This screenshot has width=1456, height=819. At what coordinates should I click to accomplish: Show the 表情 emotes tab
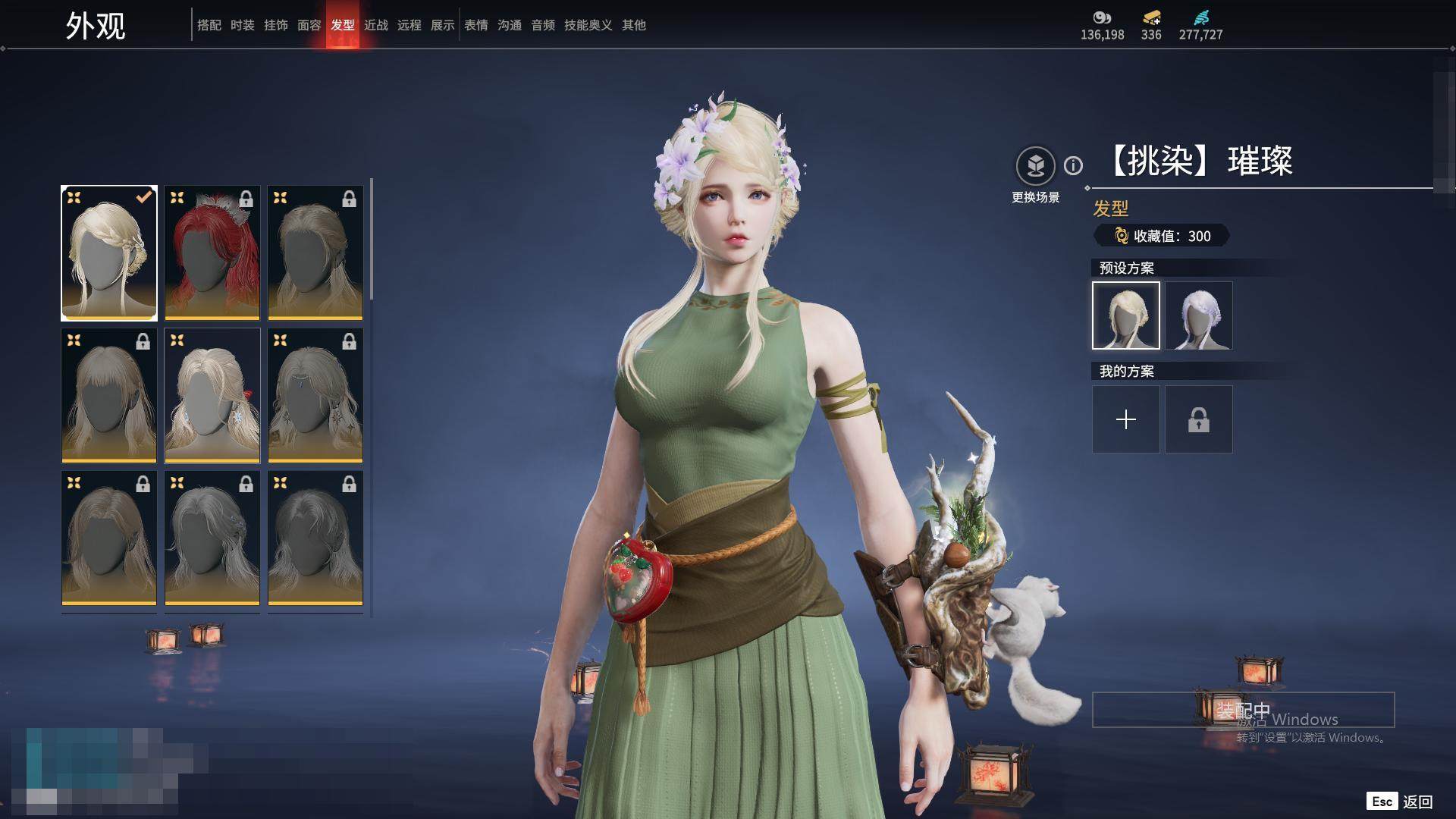(x=475, y=25)
